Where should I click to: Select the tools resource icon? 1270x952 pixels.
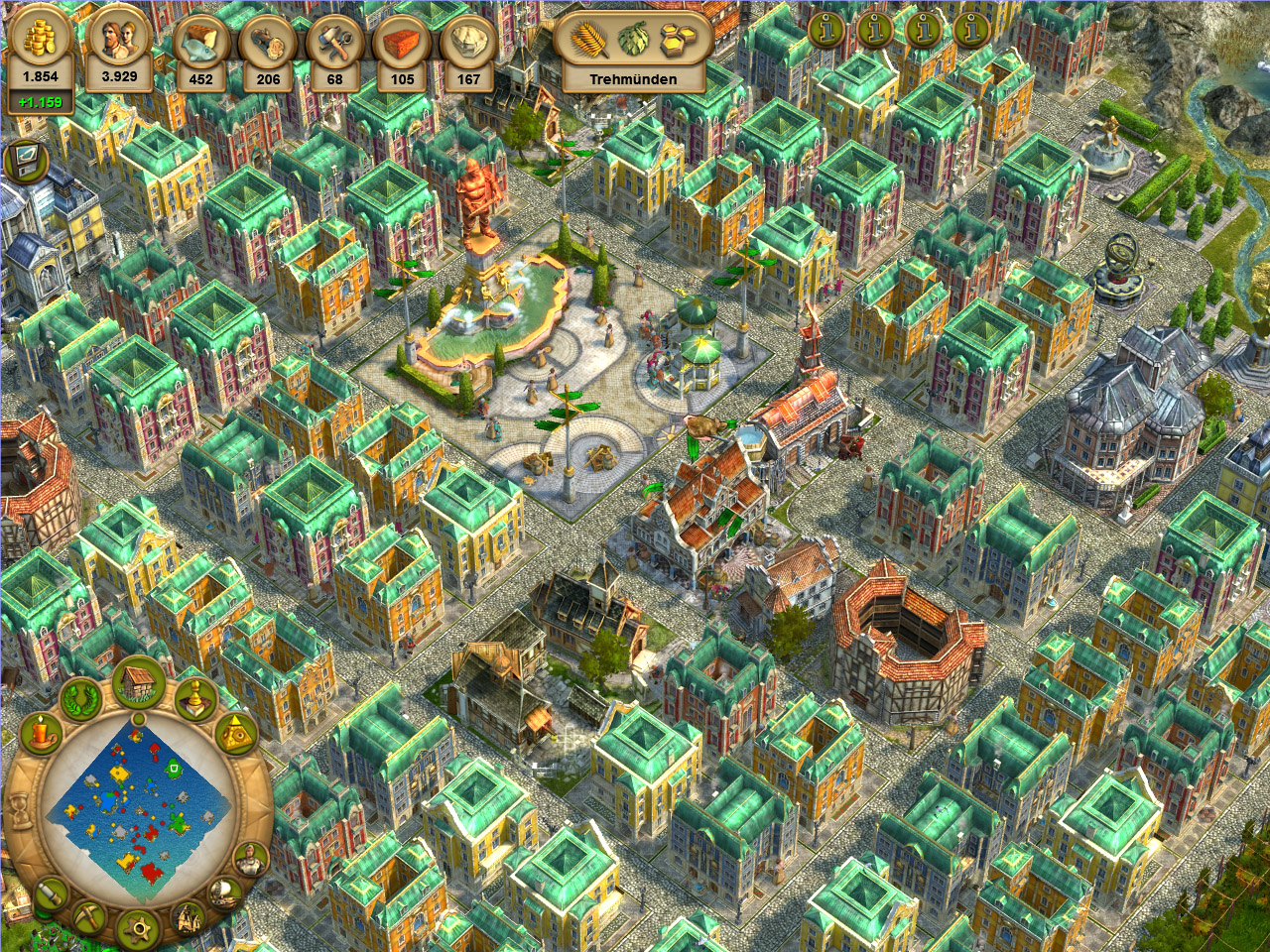[335, 46]
